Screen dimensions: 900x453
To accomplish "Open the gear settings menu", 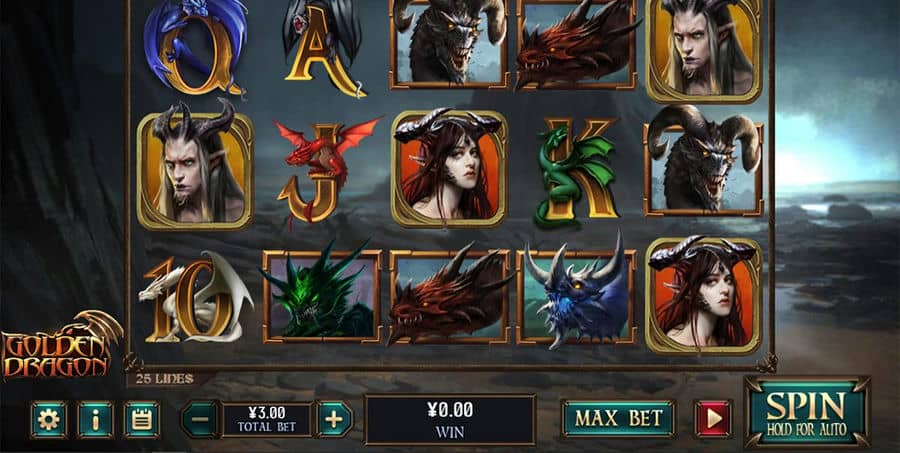I will click(48, 419).
